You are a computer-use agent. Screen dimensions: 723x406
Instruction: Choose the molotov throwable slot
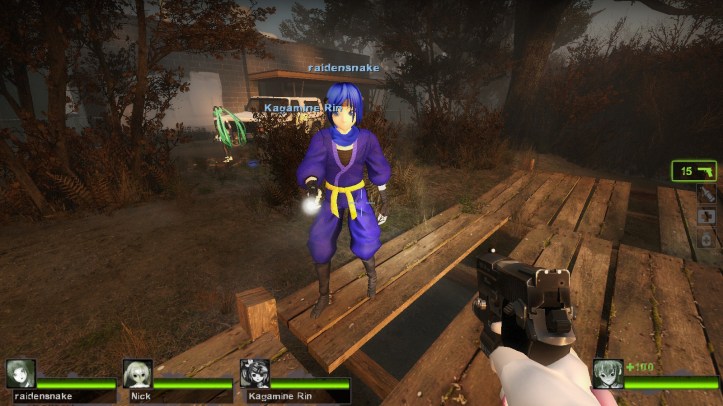click(706, 195)
